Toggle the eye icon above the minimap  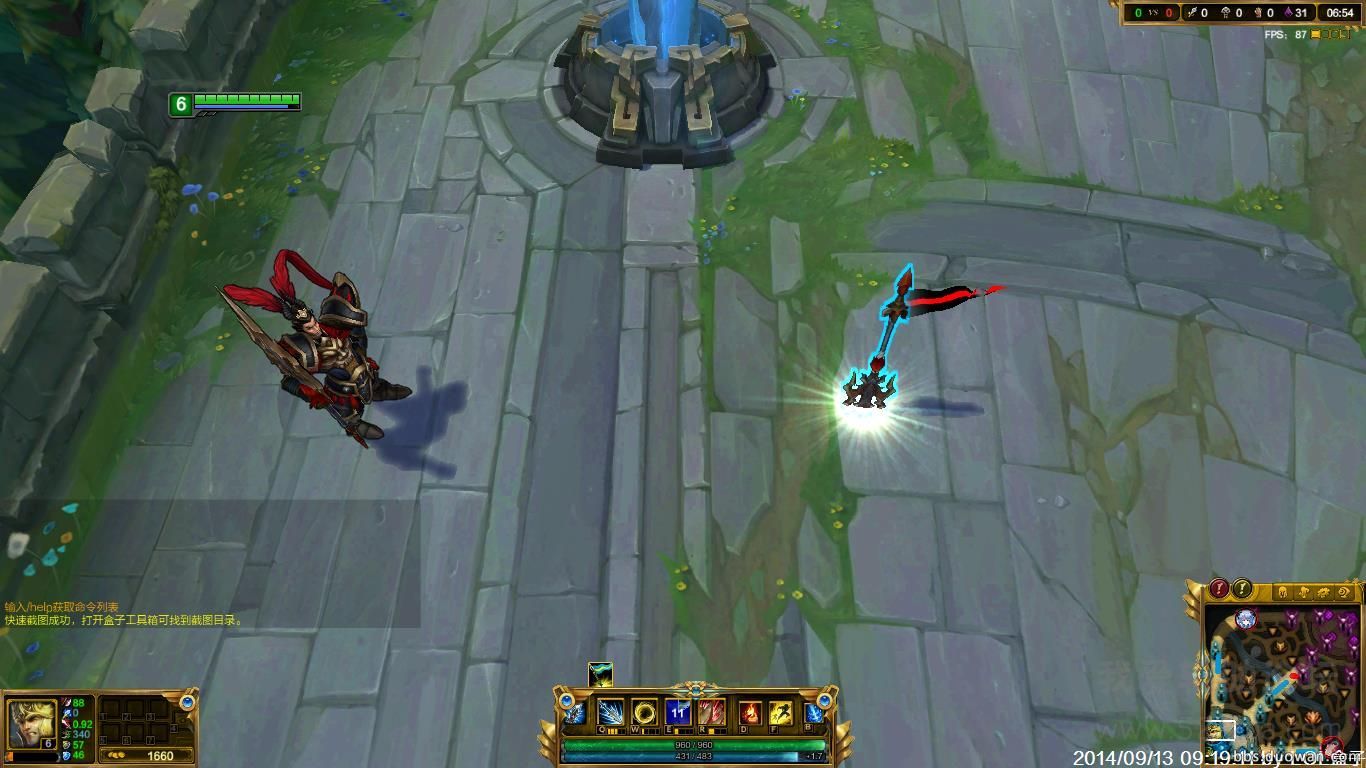(x=1346, y=592)
